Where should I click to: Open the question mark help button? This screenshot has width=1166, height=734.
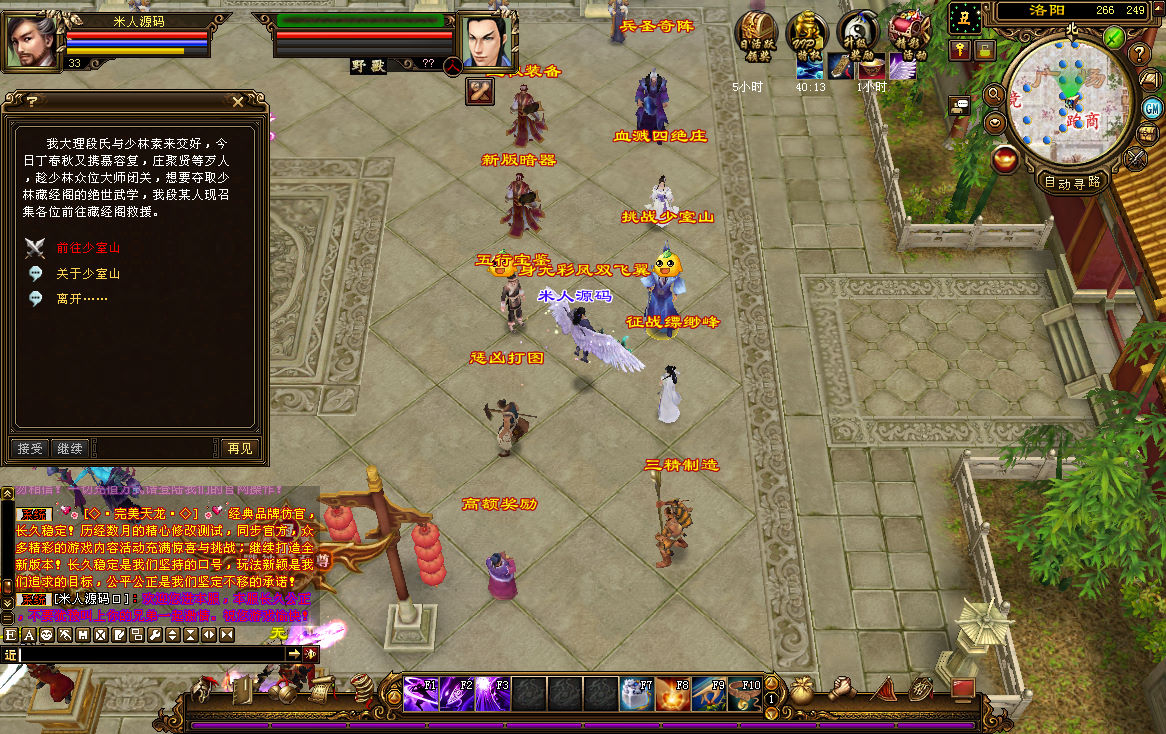1139,53
